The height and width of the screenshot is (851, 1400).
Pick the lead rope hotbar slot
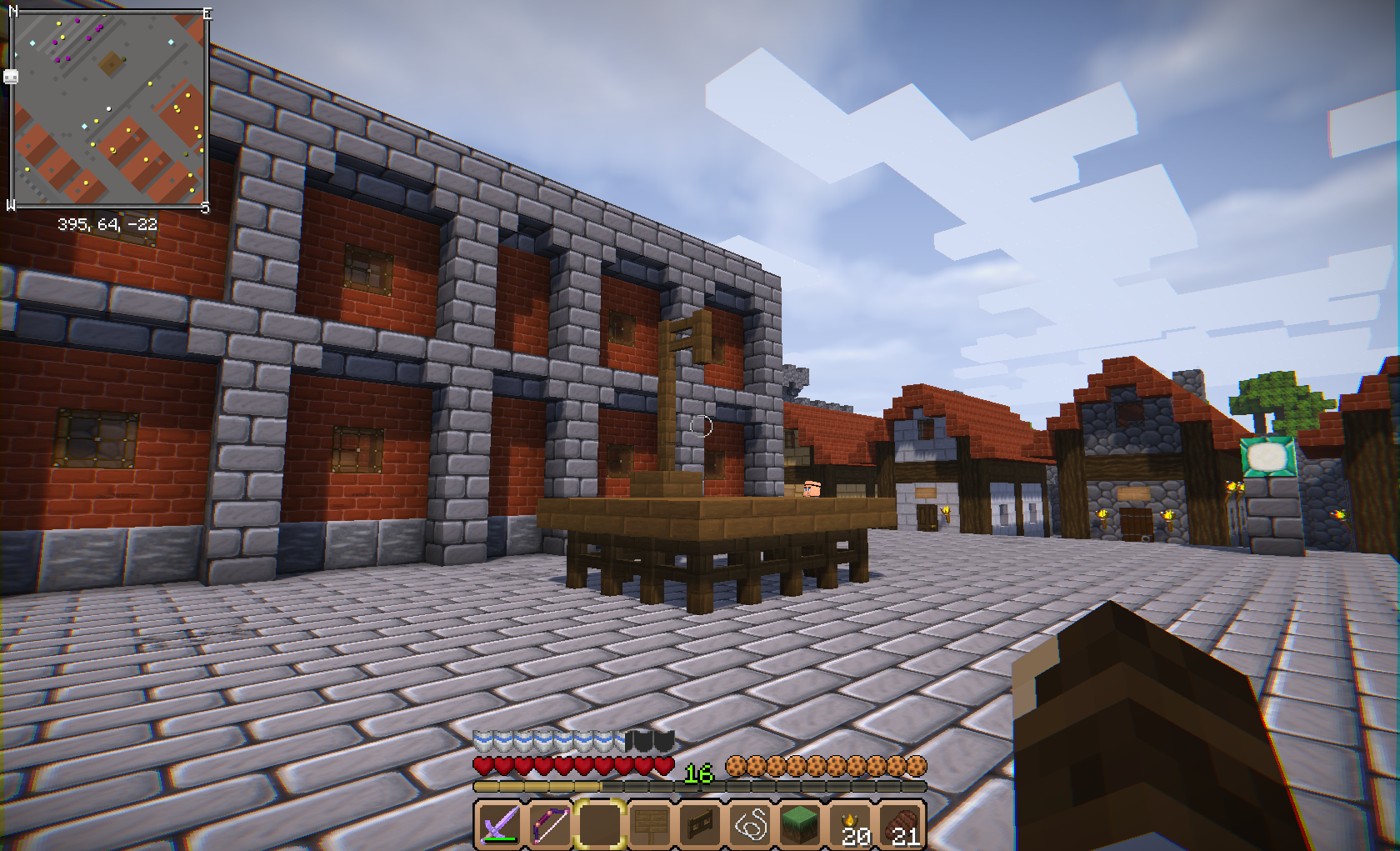[751, 825]
